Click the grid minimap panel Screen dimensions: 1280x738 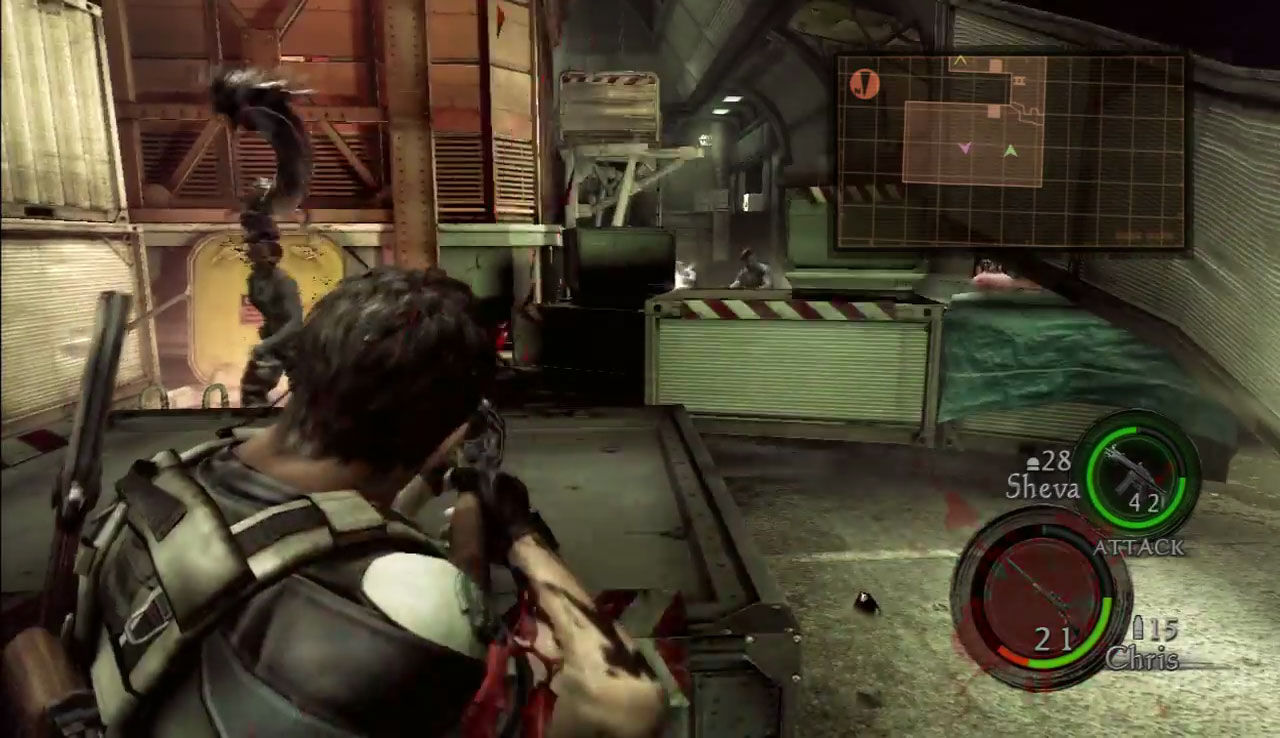tap(1011, 151)
